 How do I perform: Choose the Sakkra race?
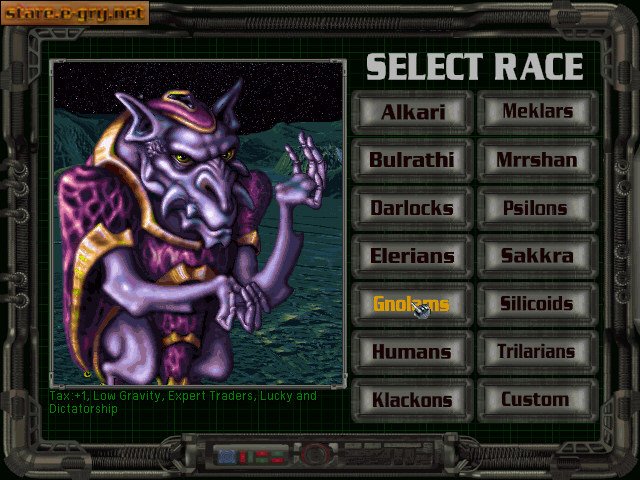537,256
